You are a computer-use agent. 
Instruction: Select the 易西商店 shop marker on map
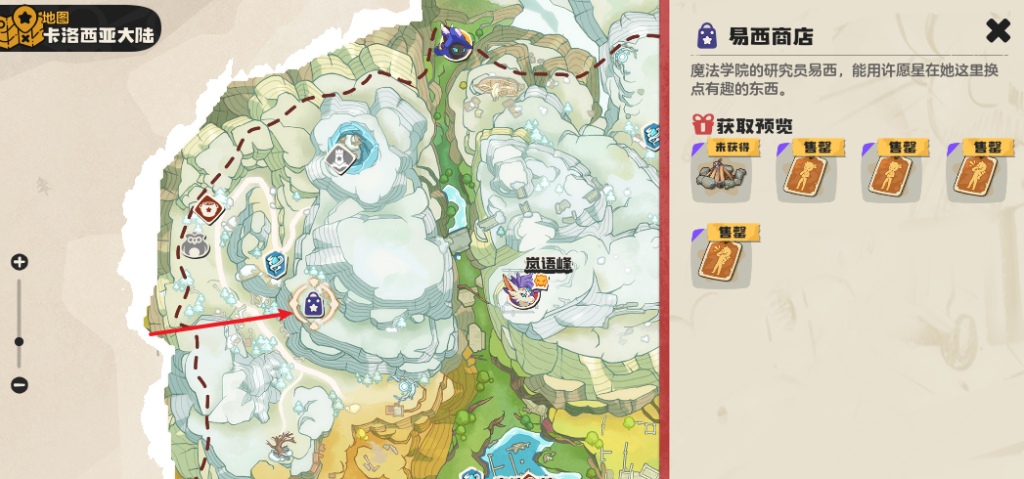[312, 303]
